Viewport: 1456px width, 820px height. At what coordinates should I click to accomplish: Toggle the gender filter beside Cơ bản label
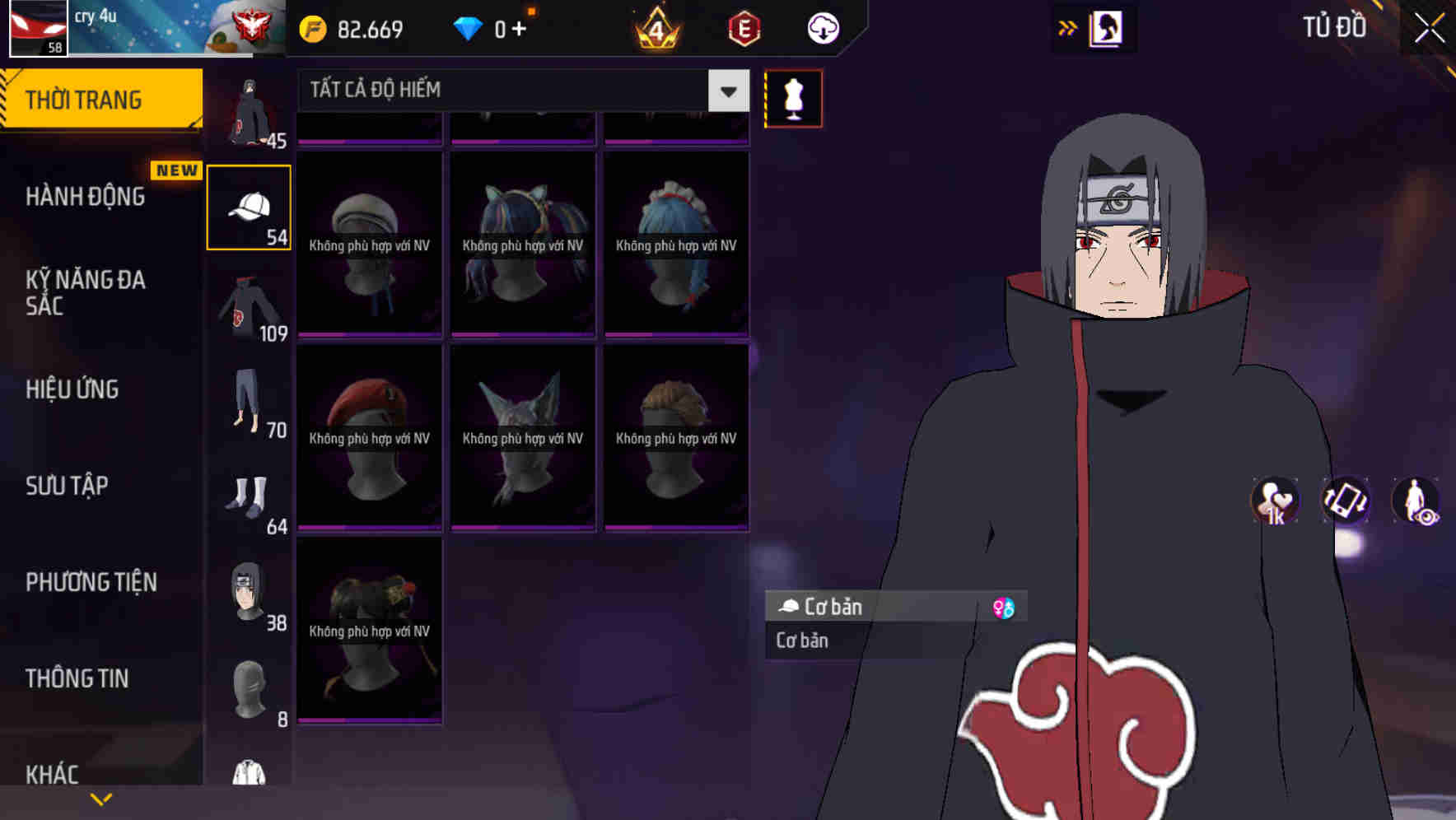(x=1004, y=607)
